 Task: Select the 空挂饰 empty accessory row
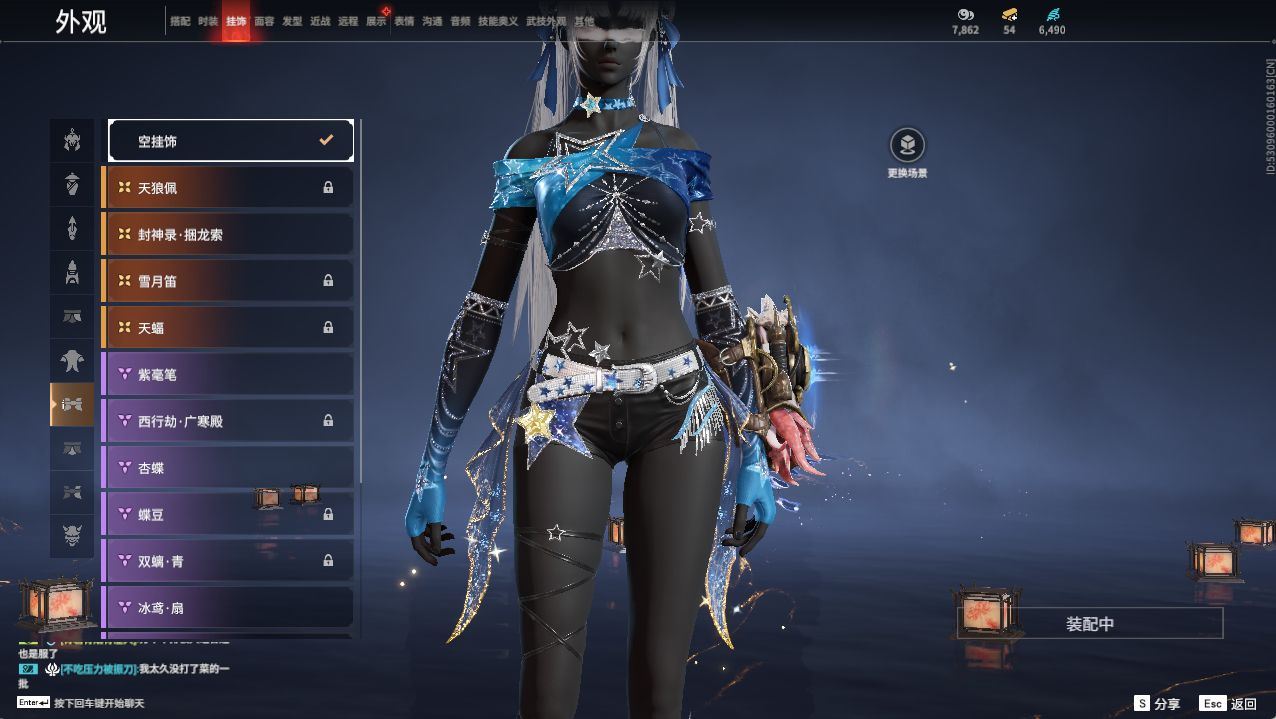[x=230, y=141]
